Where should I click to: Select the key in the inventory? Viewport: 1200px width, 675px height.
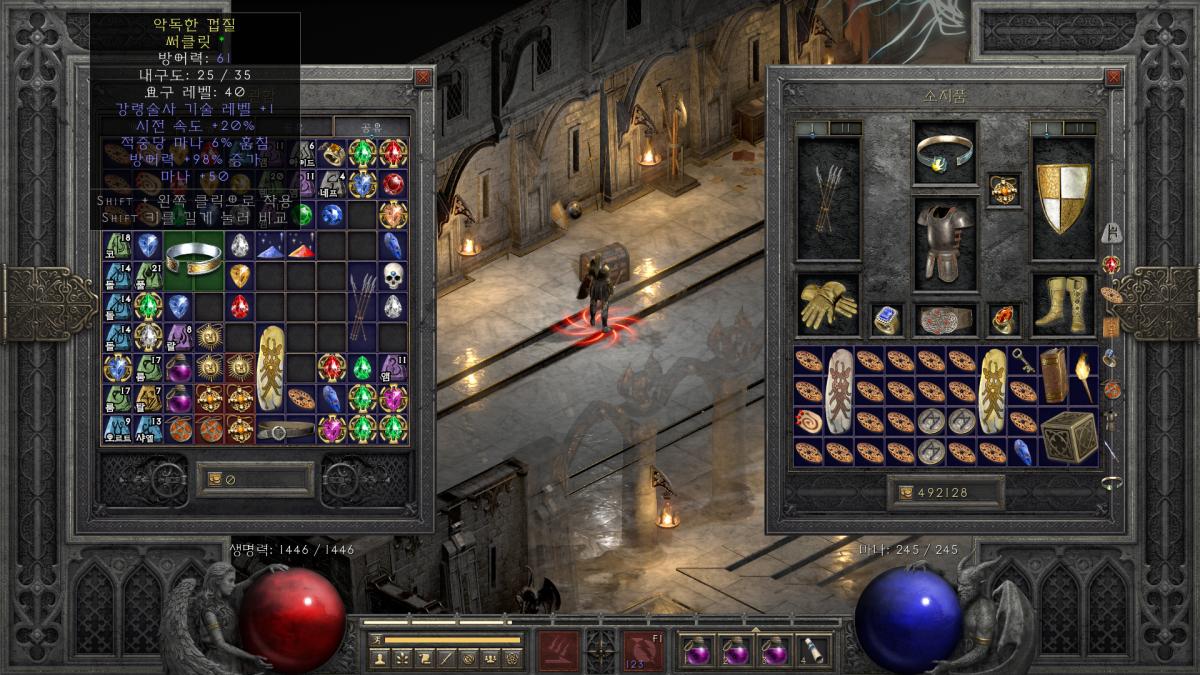click(1023, 361)
